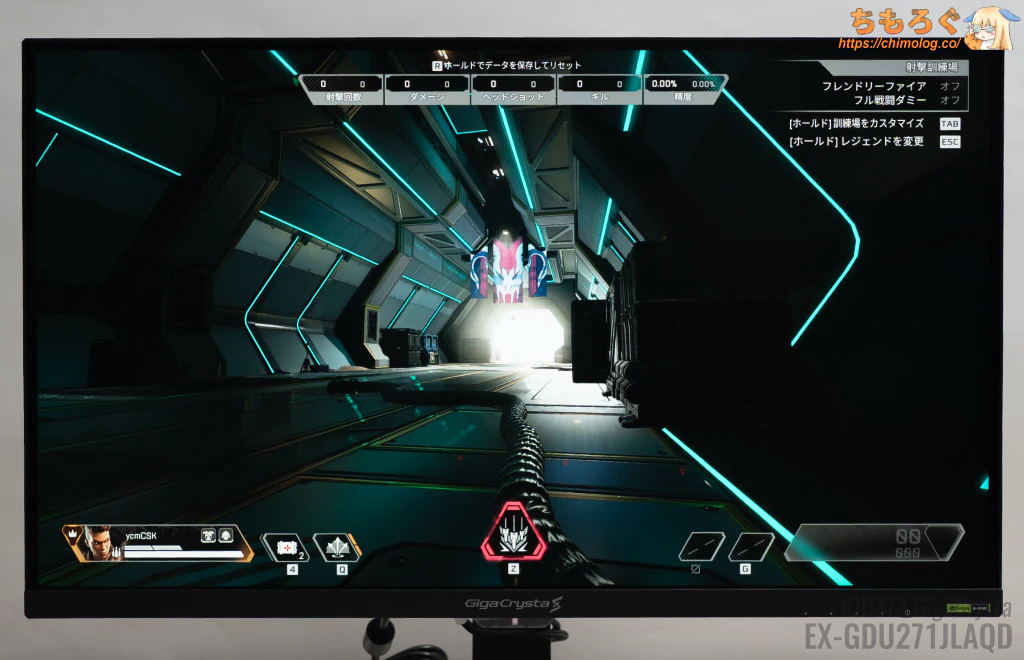Screen dimensions: 1024x660
Task: Toggle the フレンドリーファイア setting
Action: click(949, 86)
